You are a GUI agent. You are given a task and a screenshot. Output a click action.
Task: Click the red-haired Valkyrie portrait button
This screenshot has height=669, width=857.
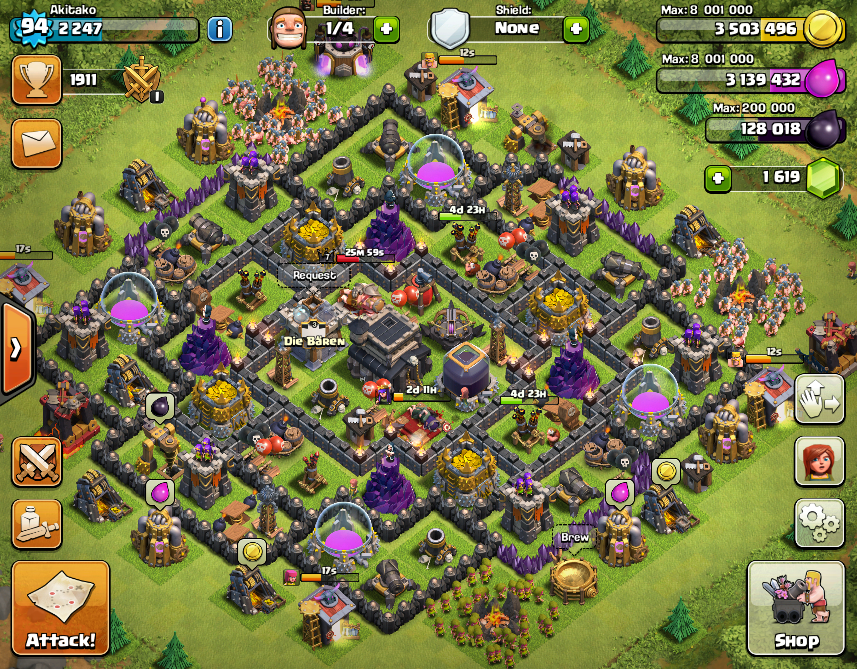click(x=819, y=461)
